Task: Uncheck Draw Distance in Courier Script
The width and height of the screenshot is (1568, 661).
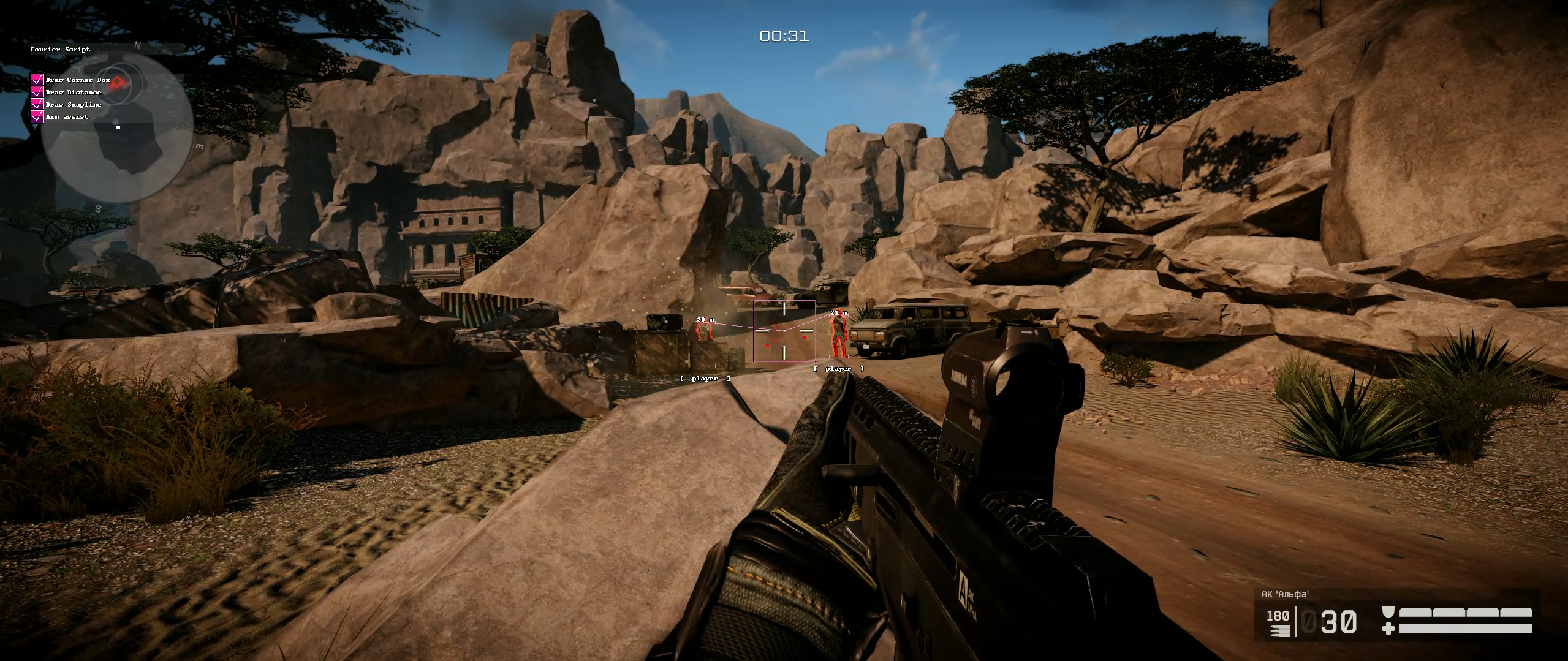Action: point(36,92)
